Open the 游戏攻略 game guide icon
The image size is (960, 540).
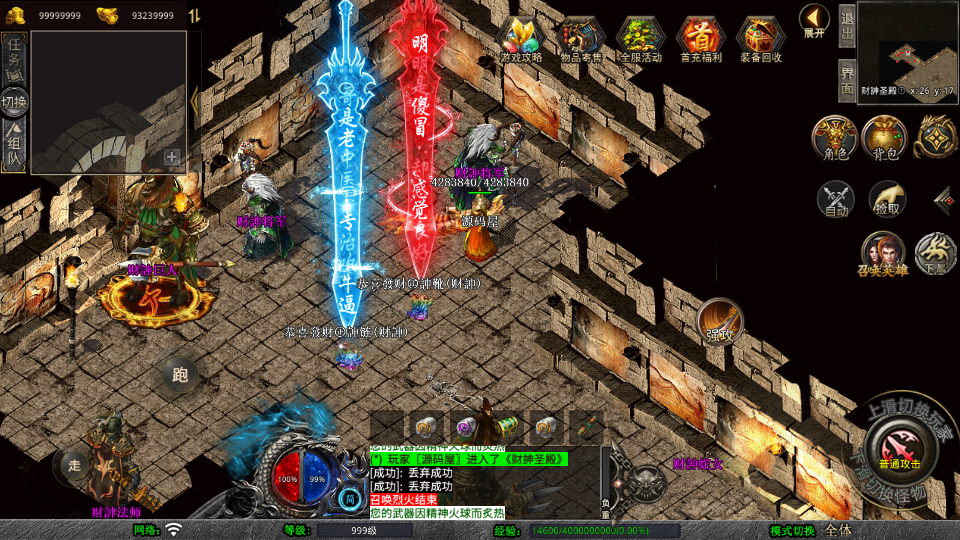tap(521, 38)
